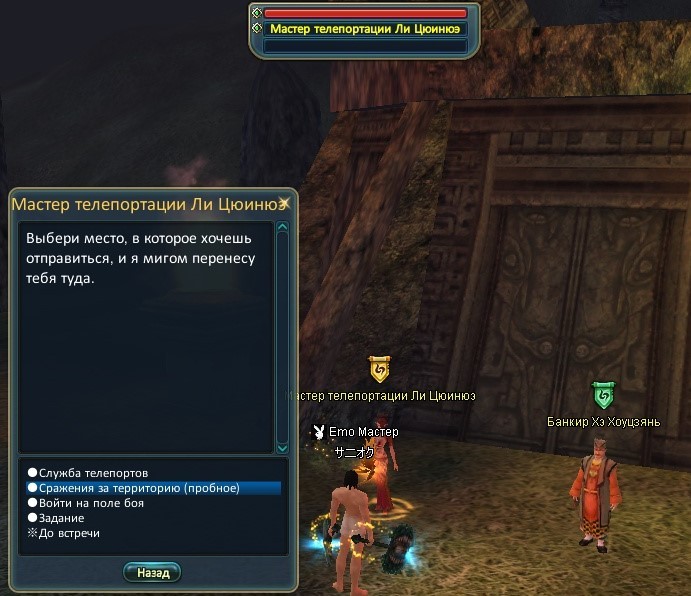The height and width of the screenshot is (596, 691).
Task: Choose the Войти на поле боя option
Action: (x=91, y=503)
